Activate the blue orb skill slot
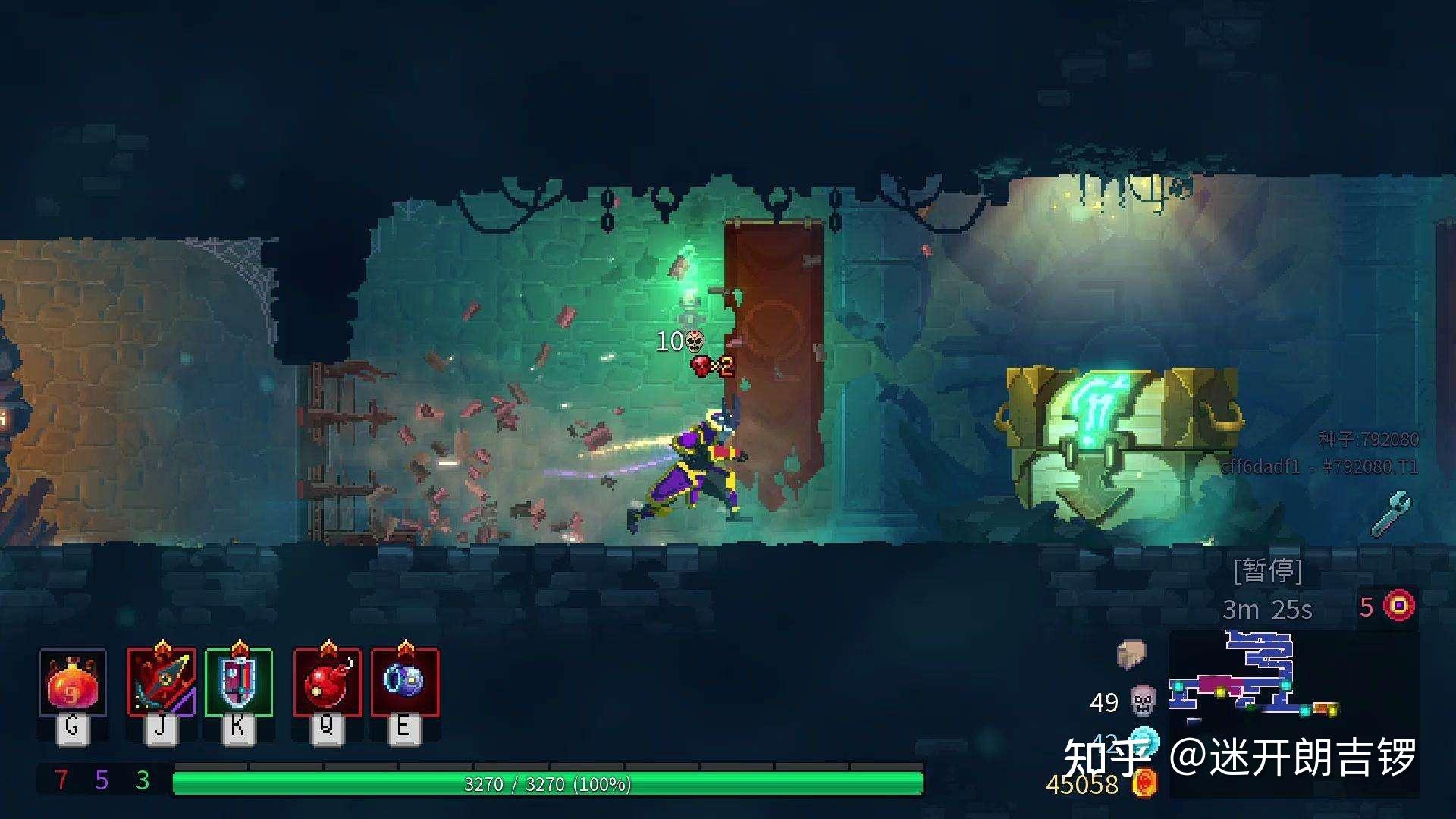 point(404,682)
